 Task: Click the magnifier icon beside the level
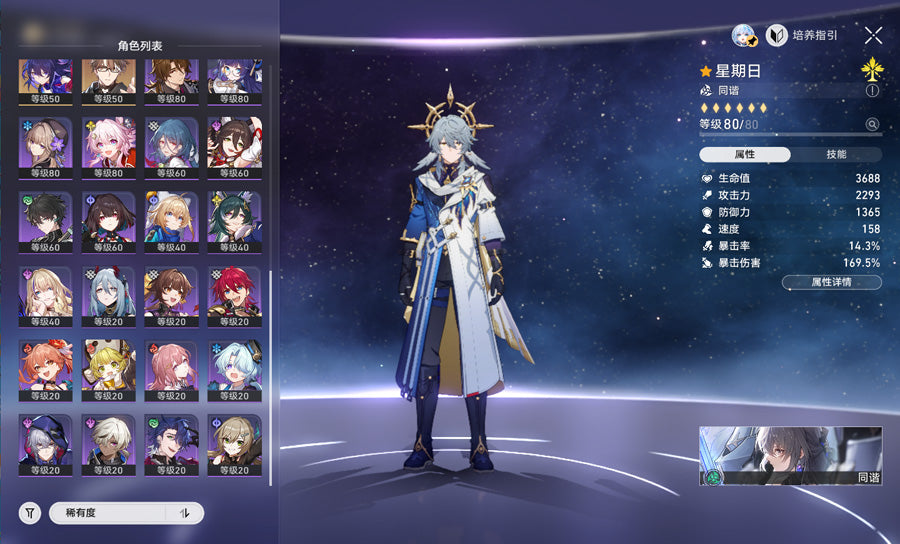(872, 125)
